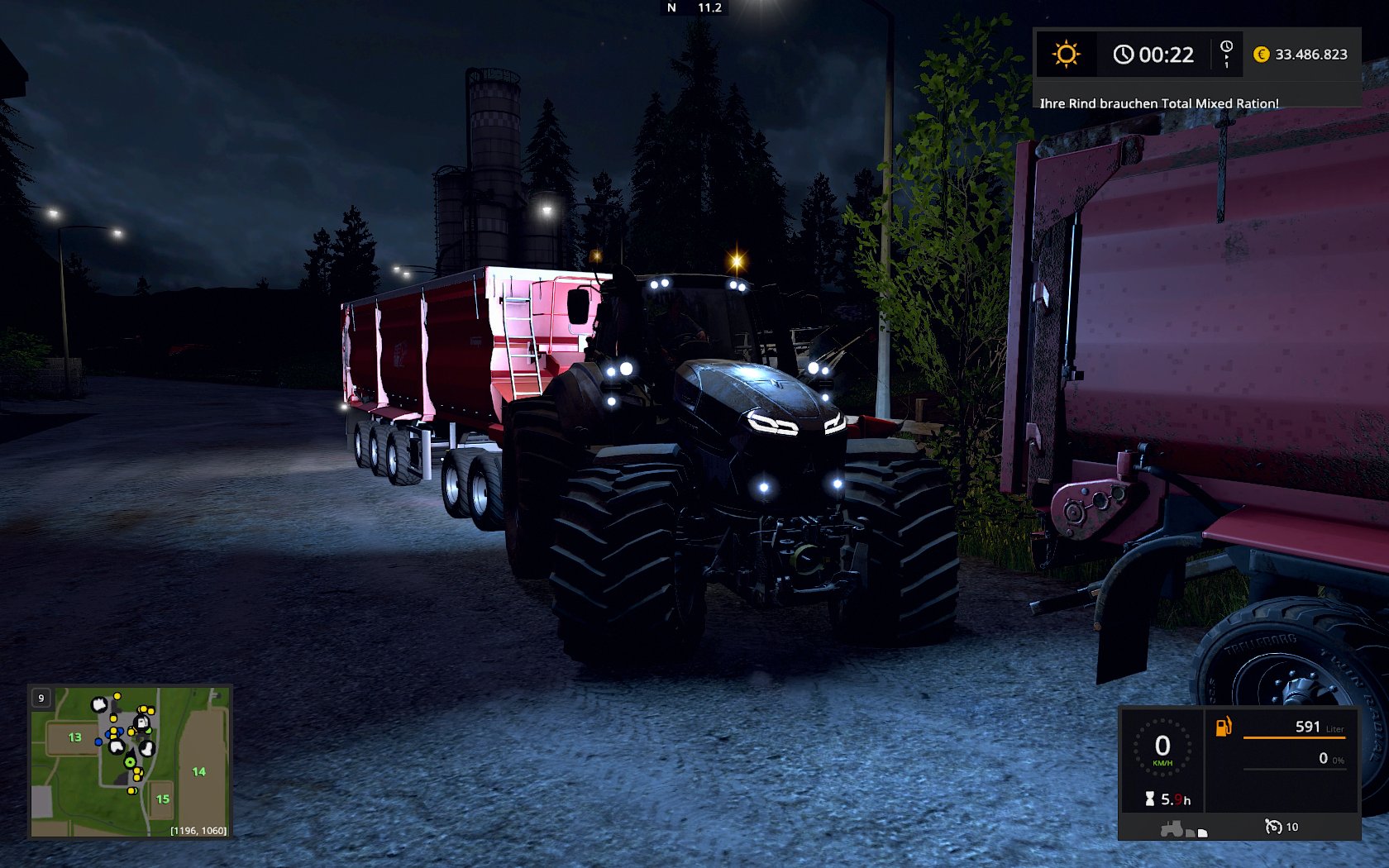Select field 13 on the minimap
Viewport: 1389px width, 868px height.
[x=75, y=737]
